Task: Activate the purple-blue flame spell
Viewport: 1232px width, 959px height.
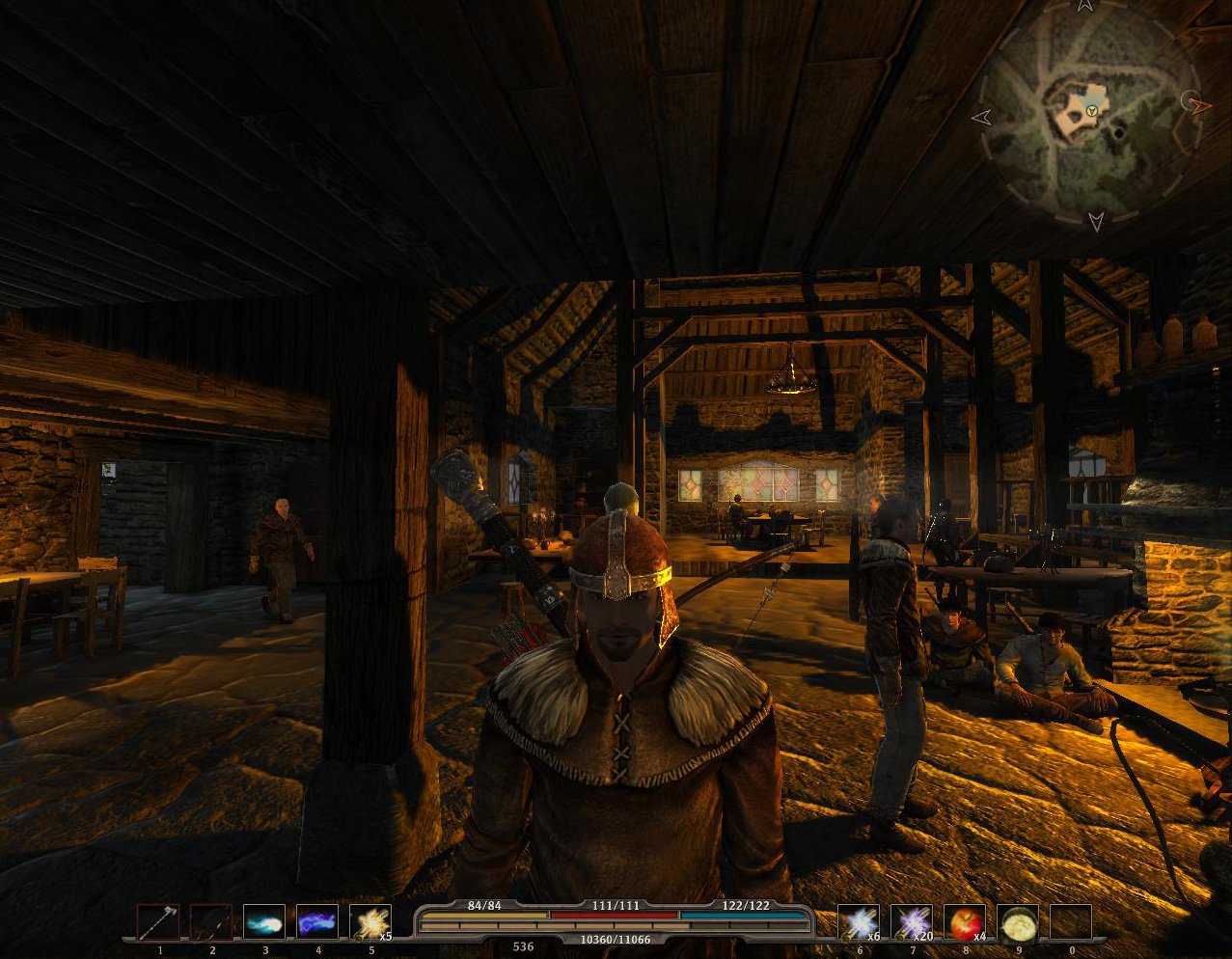Action: pos(317,922)
